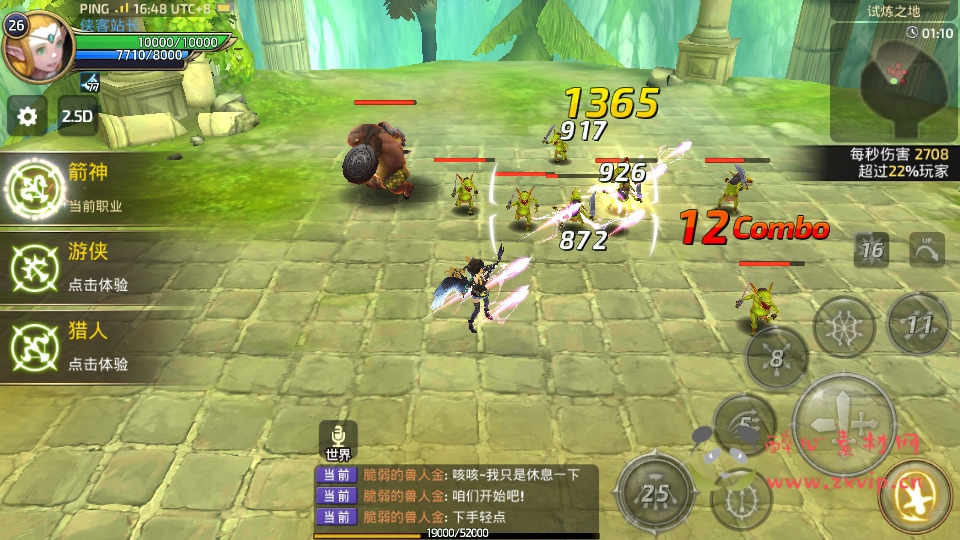Use the arrow skill showing 8 cooldown

(776, 358)
